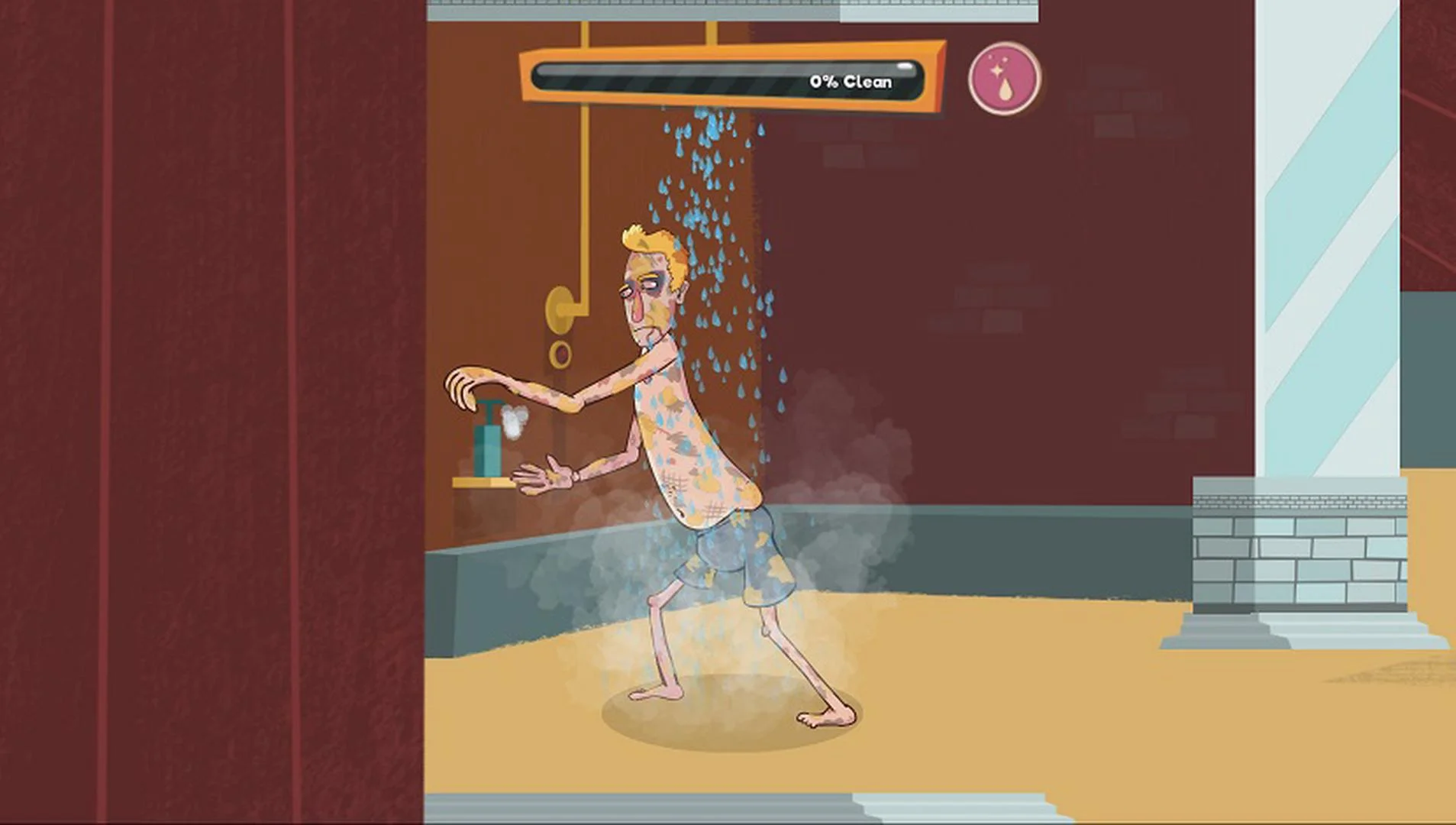Click the foam bubble beside the soap bottle
1456x825 pixels.
(514, 422)
